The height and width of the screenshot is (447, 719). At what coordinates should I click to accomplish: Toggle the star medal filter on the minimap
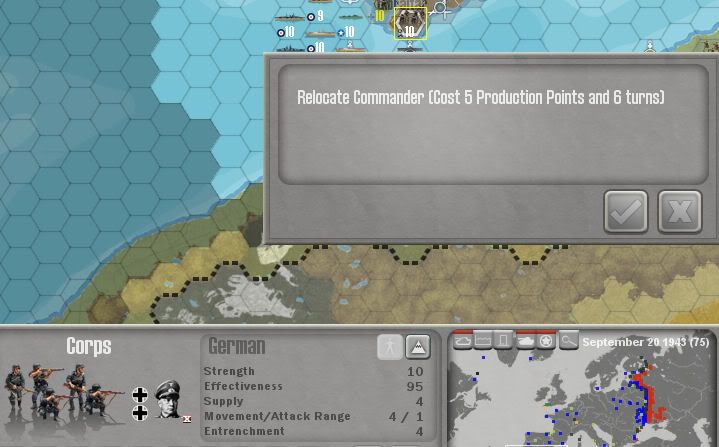coord(546,341)
